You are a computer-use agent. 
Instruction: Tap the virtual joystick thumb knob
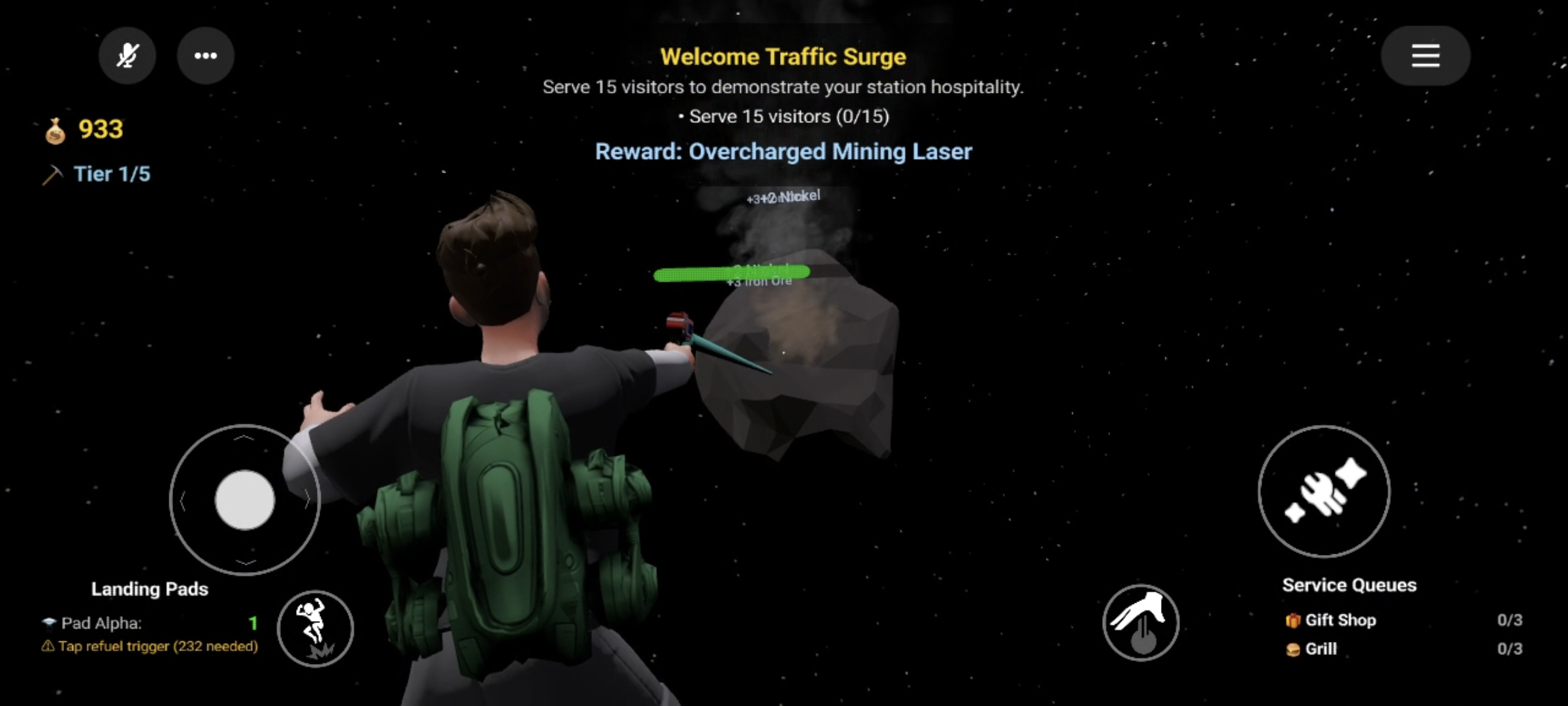[x=245, y=500]
